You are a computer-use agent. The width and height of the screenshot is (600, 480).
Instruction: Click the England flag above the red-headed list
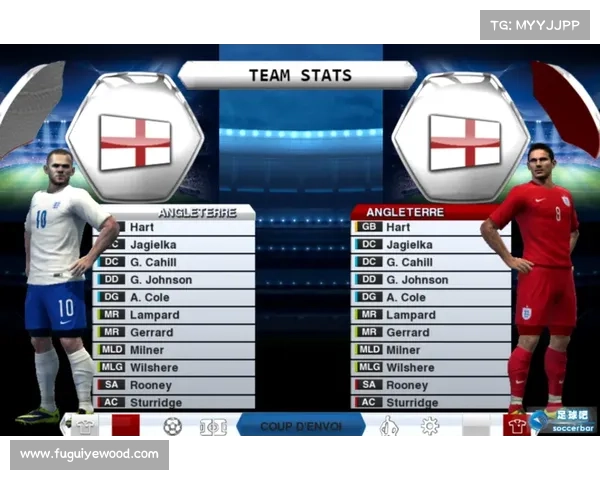(x=464, y=141)
